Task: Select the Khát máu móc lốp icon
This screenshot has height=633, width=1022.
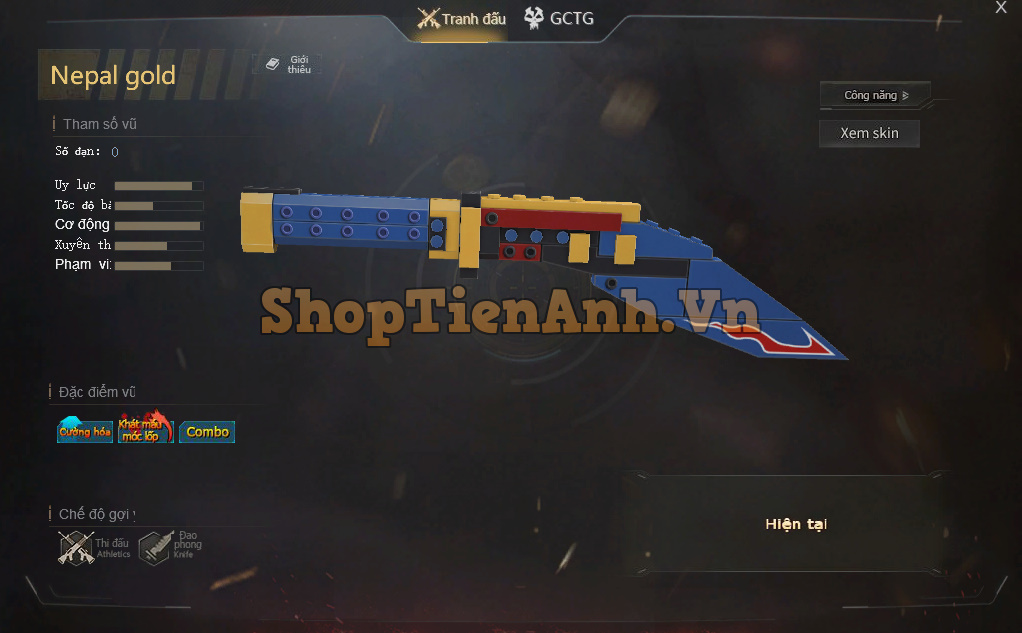Action: [x=145, y=430]
